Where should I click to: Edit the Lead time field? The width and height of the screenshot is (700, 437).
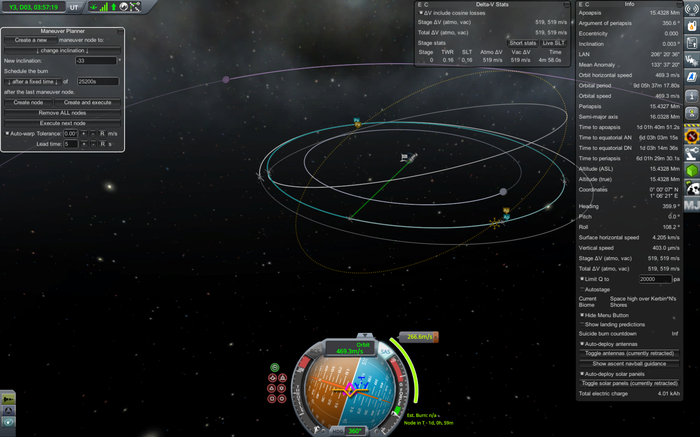pyautogui.click(x=71, y=144)
